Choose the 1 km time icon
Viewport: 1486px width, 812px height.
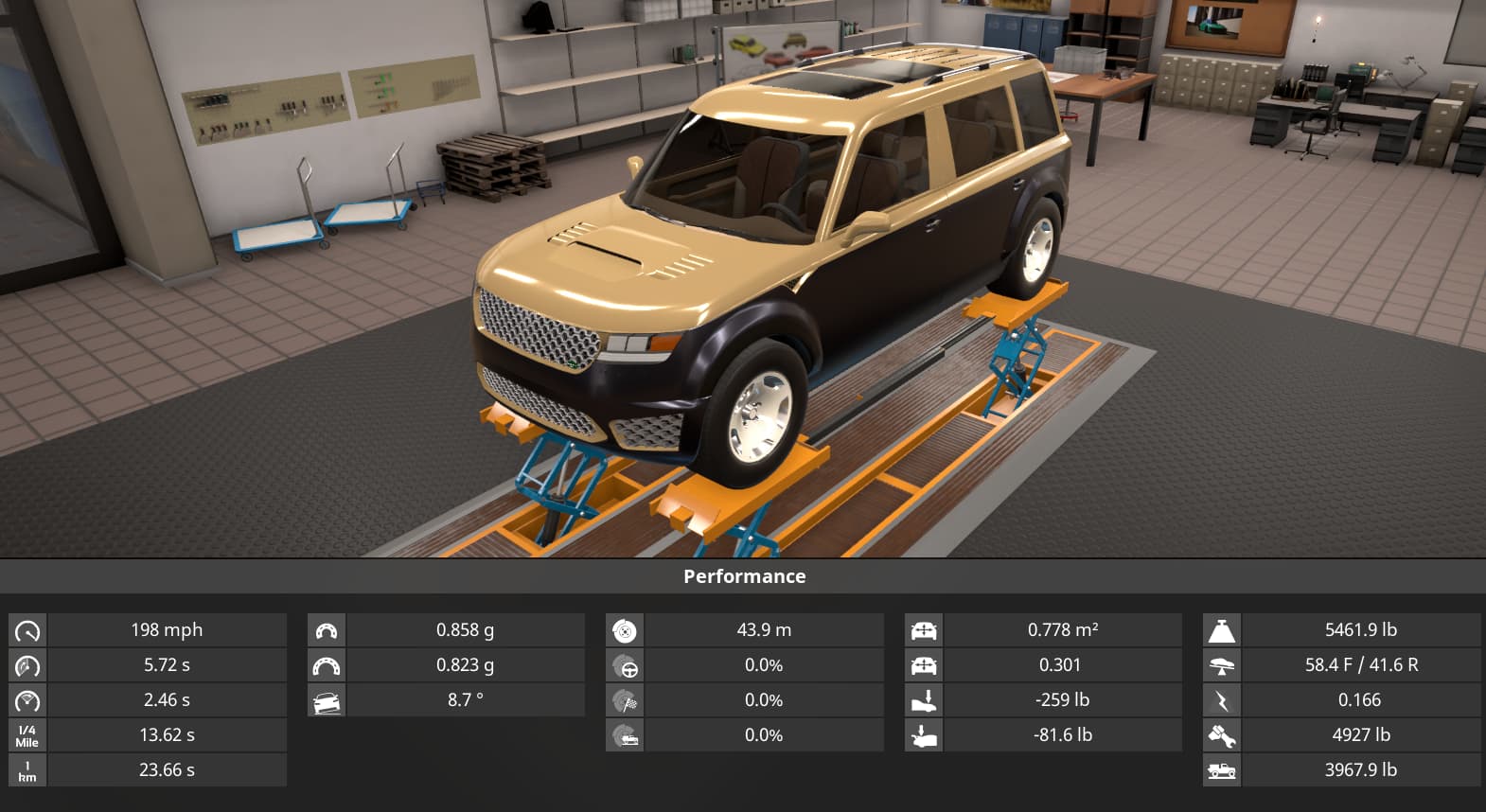click(x=27, y=770)
